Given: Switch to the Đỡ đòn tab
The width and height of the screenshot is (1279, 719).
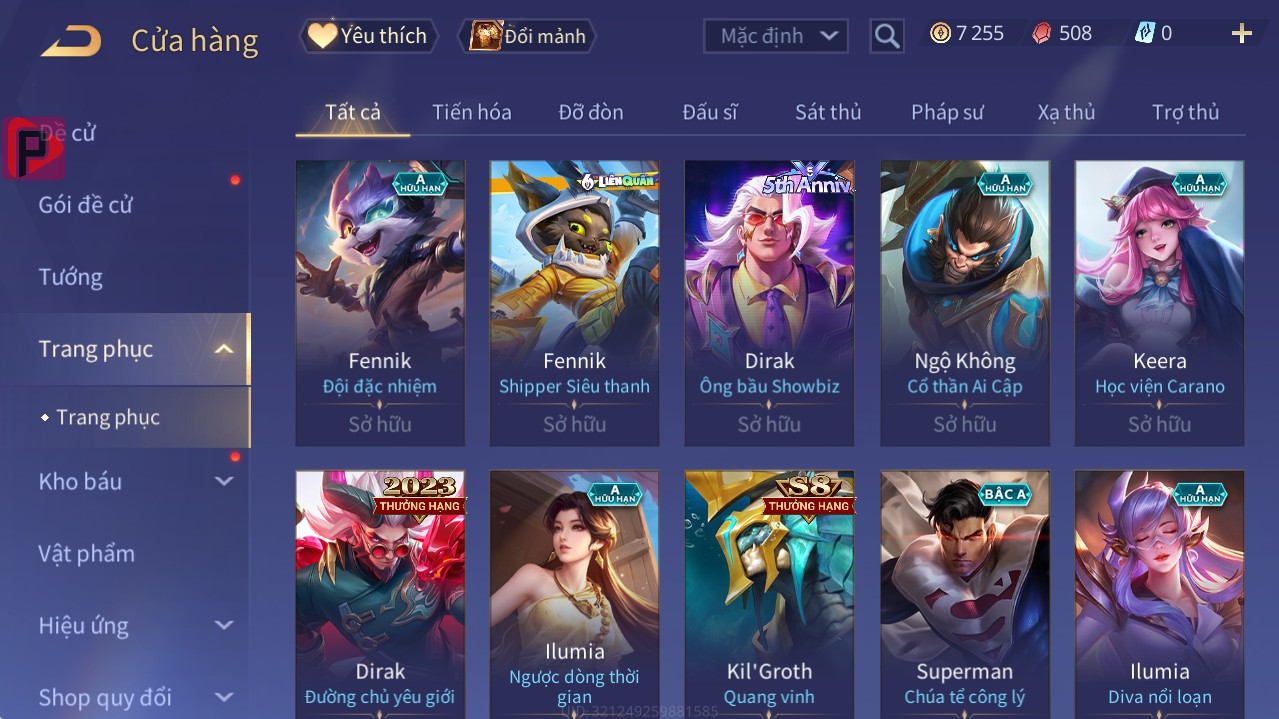Looking at the screenshot, I should click(590, 112).
